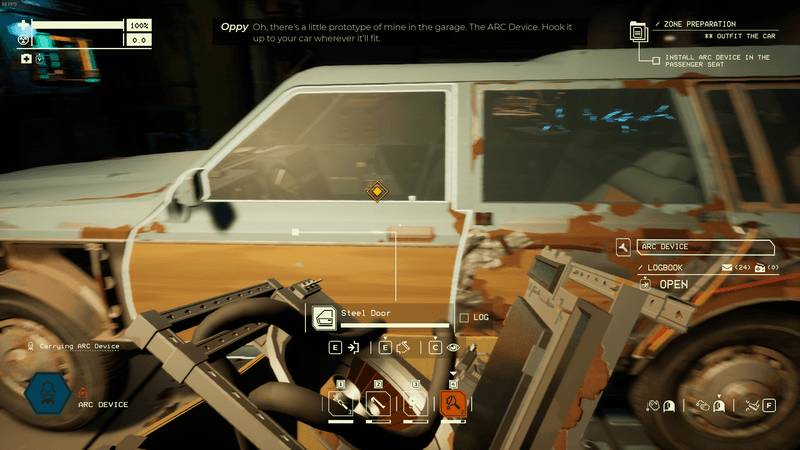This screenshot has height=450, width=800.
Task: Select the tool in hotbar slot 1
Action: coord(341,404)
